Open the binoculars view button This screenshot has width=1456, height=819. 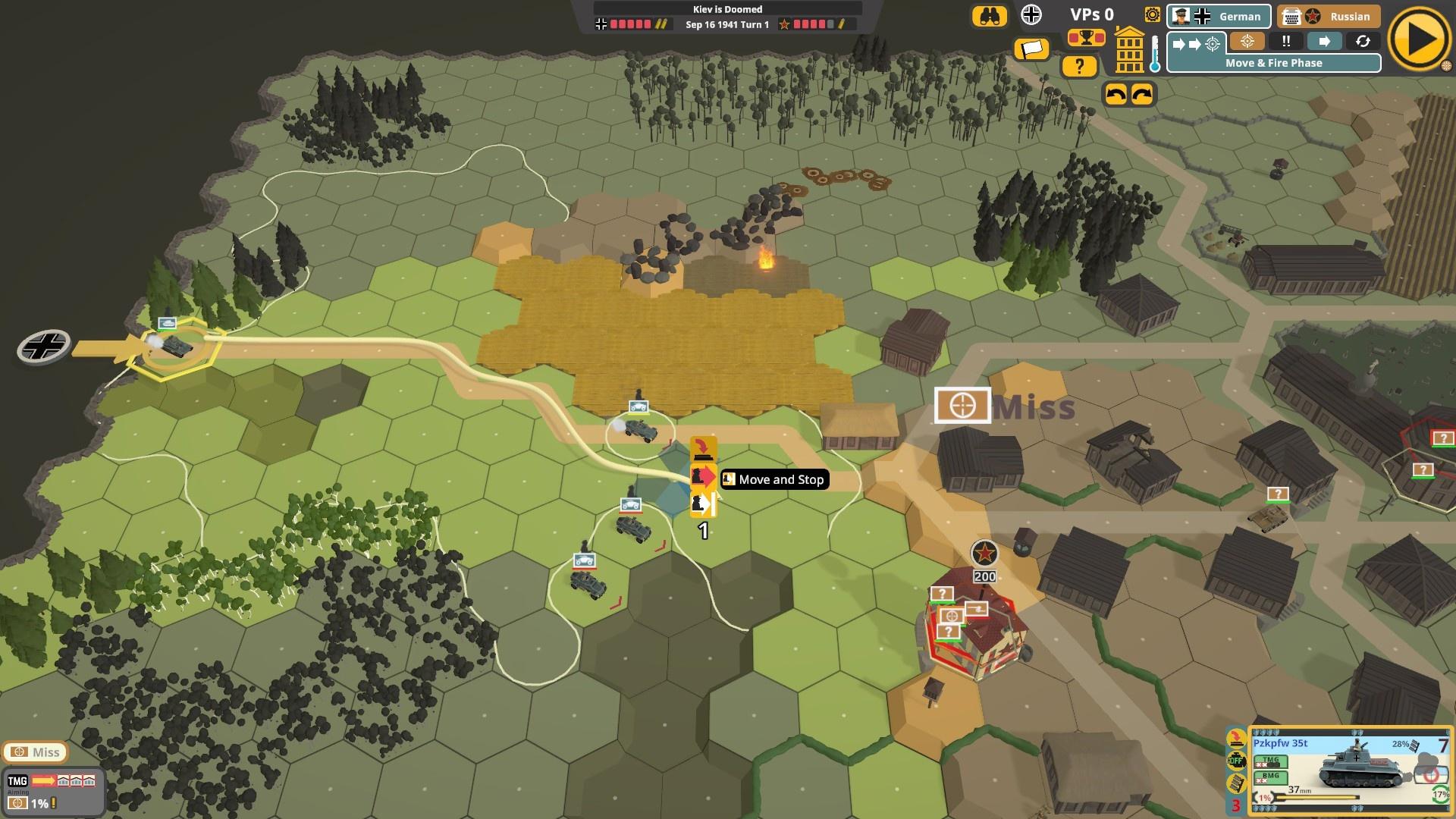tap(989, 16)
